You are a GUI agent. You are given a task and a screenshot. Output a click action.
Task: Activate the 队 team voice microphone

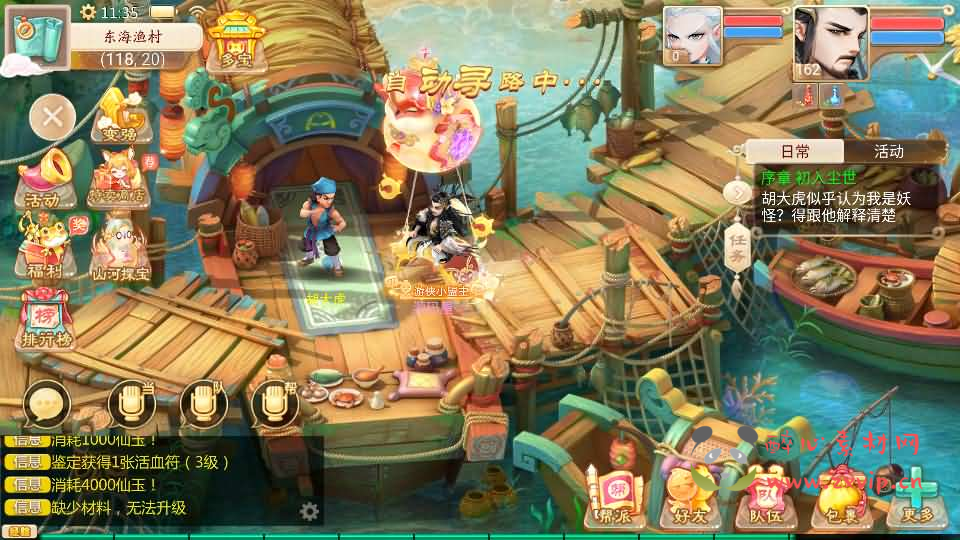point(203,403)
